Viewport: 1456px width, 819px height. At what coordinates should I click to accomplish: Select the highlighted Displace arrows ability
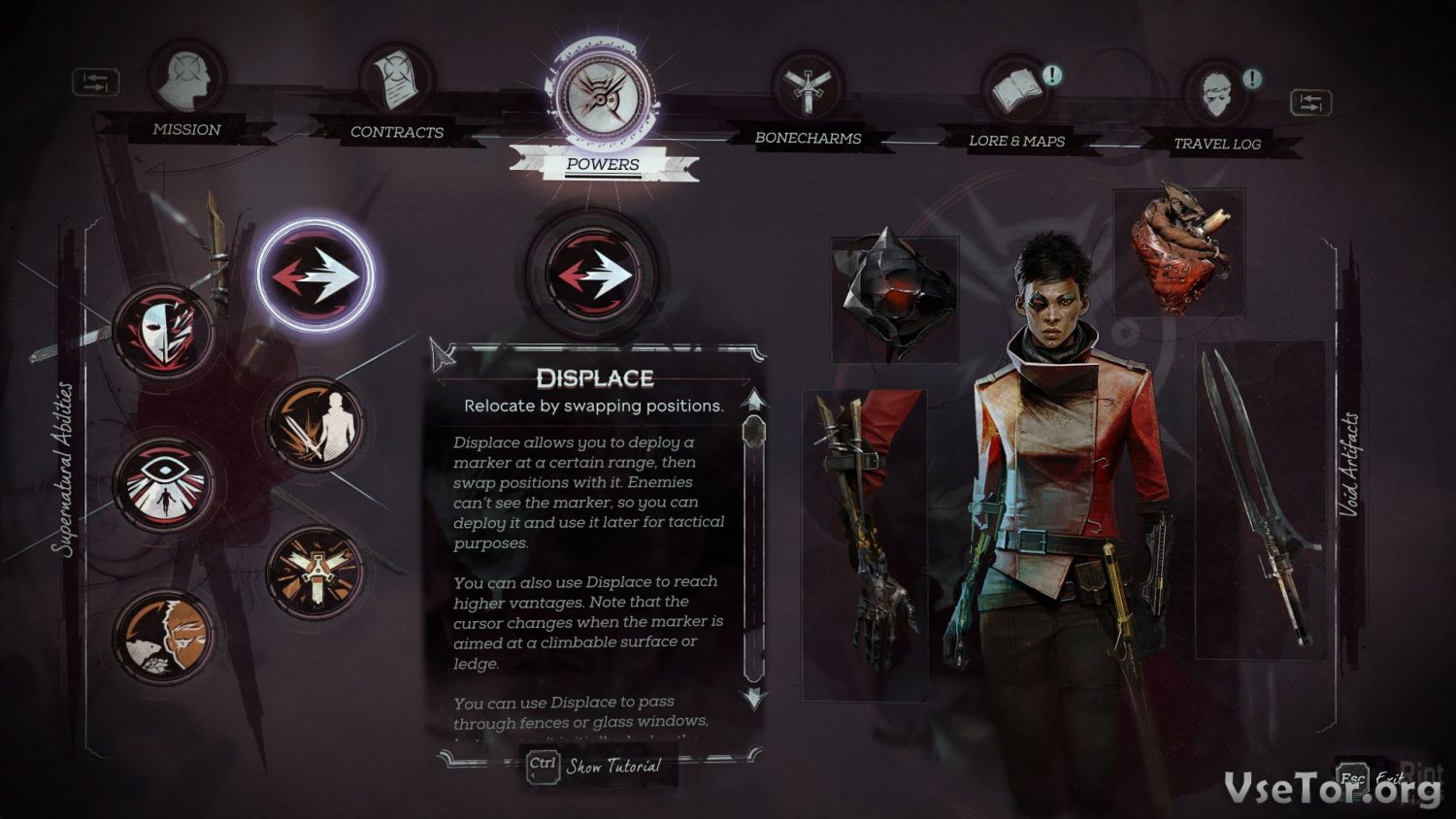pos(314,276)
